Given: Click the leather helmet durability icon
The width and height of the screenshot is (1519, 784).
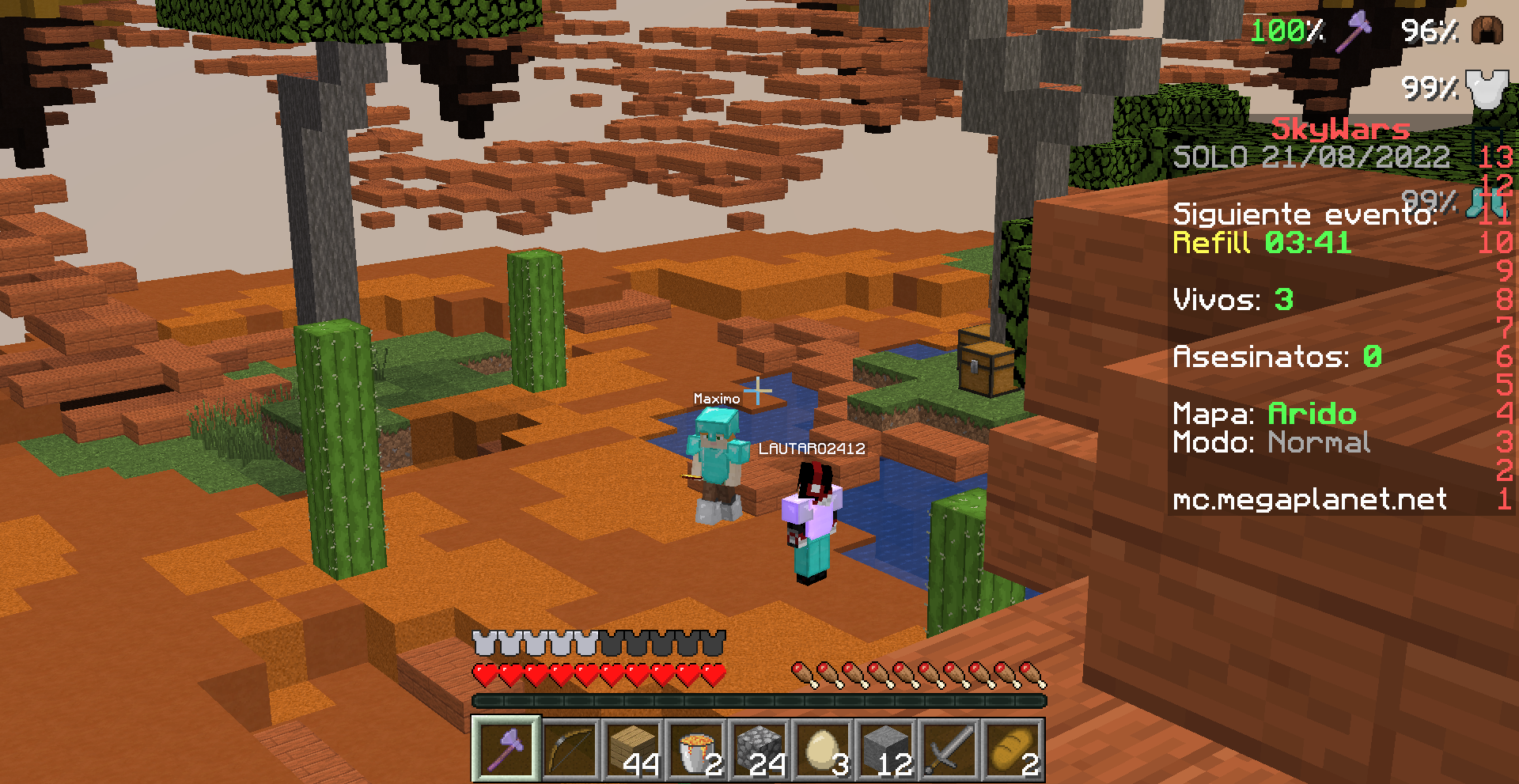Looking at the screenshot, I should click(1487, 30).
